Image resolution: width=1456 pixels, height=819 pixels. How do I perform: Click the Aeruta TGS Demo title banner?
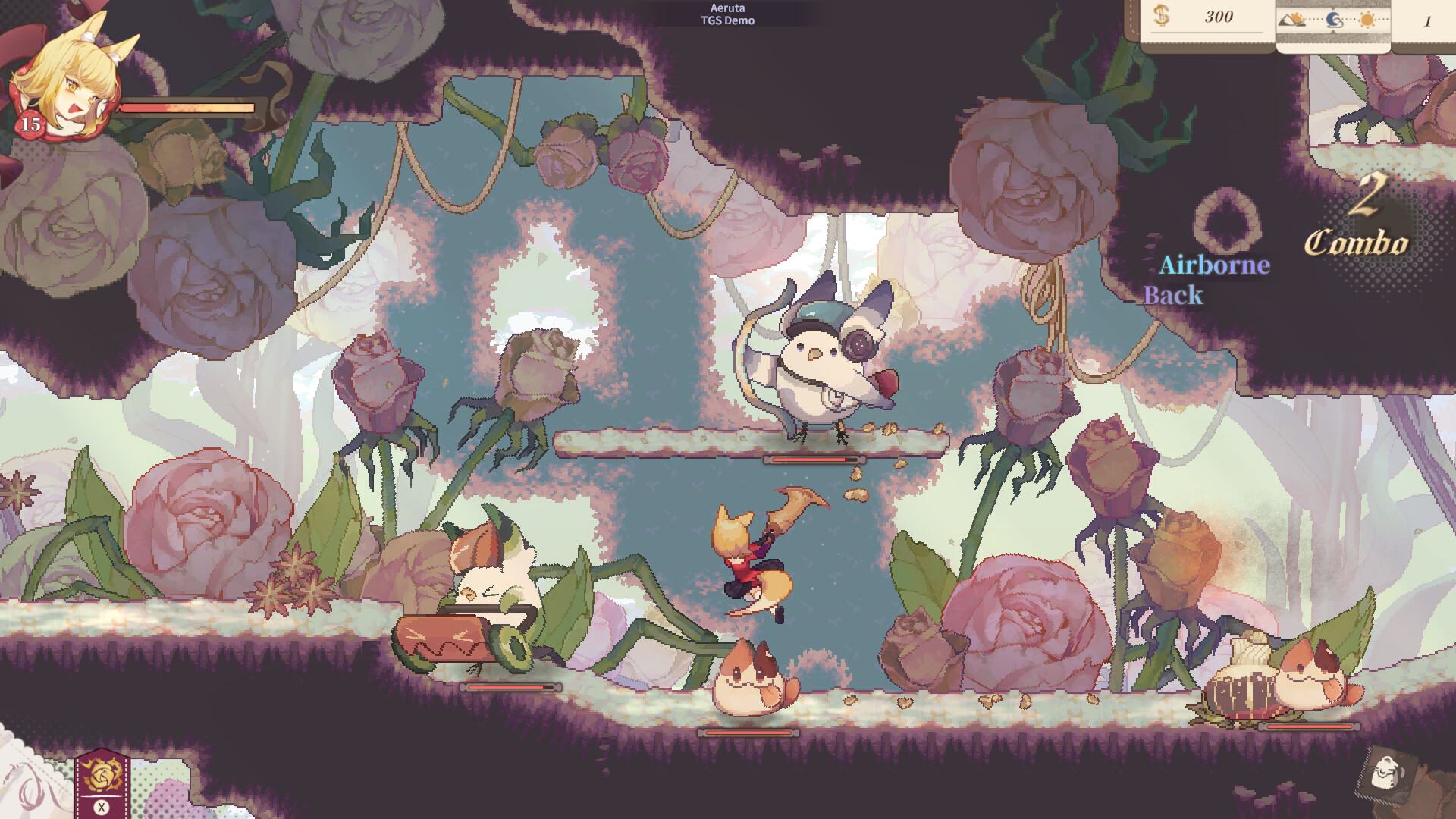pyautogui.click(x=728, y=14)
